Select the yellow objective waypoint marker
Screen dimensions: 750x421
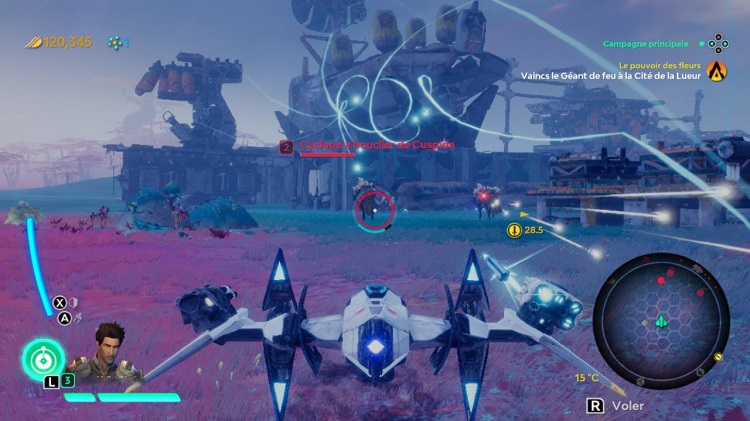tap(515, 230)
